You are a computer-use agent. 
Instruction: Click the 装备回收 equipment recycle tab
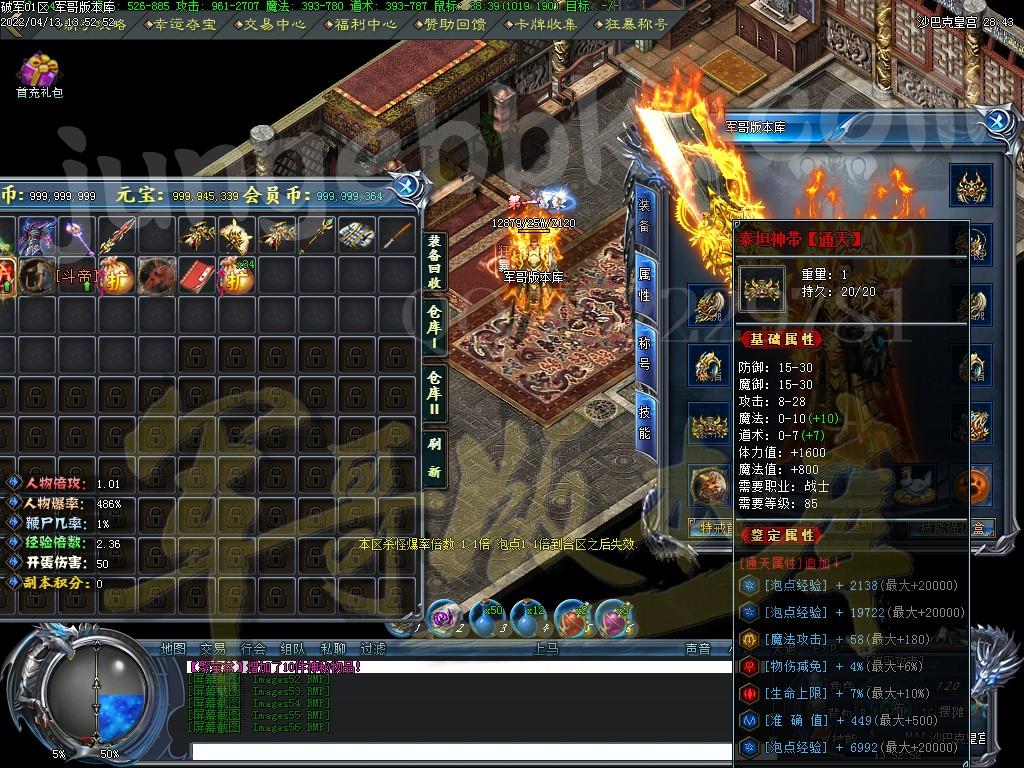(434, 261)
